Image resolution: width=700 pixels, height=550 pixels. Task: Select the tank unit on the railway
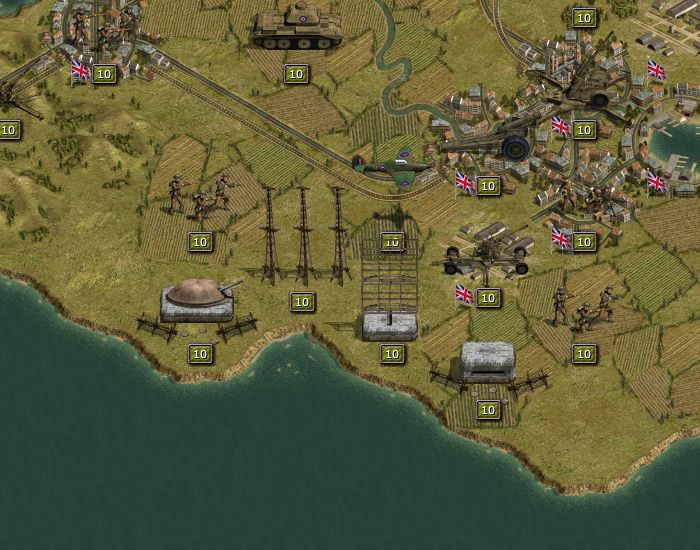pyautogui.click(x=296, y=30)
